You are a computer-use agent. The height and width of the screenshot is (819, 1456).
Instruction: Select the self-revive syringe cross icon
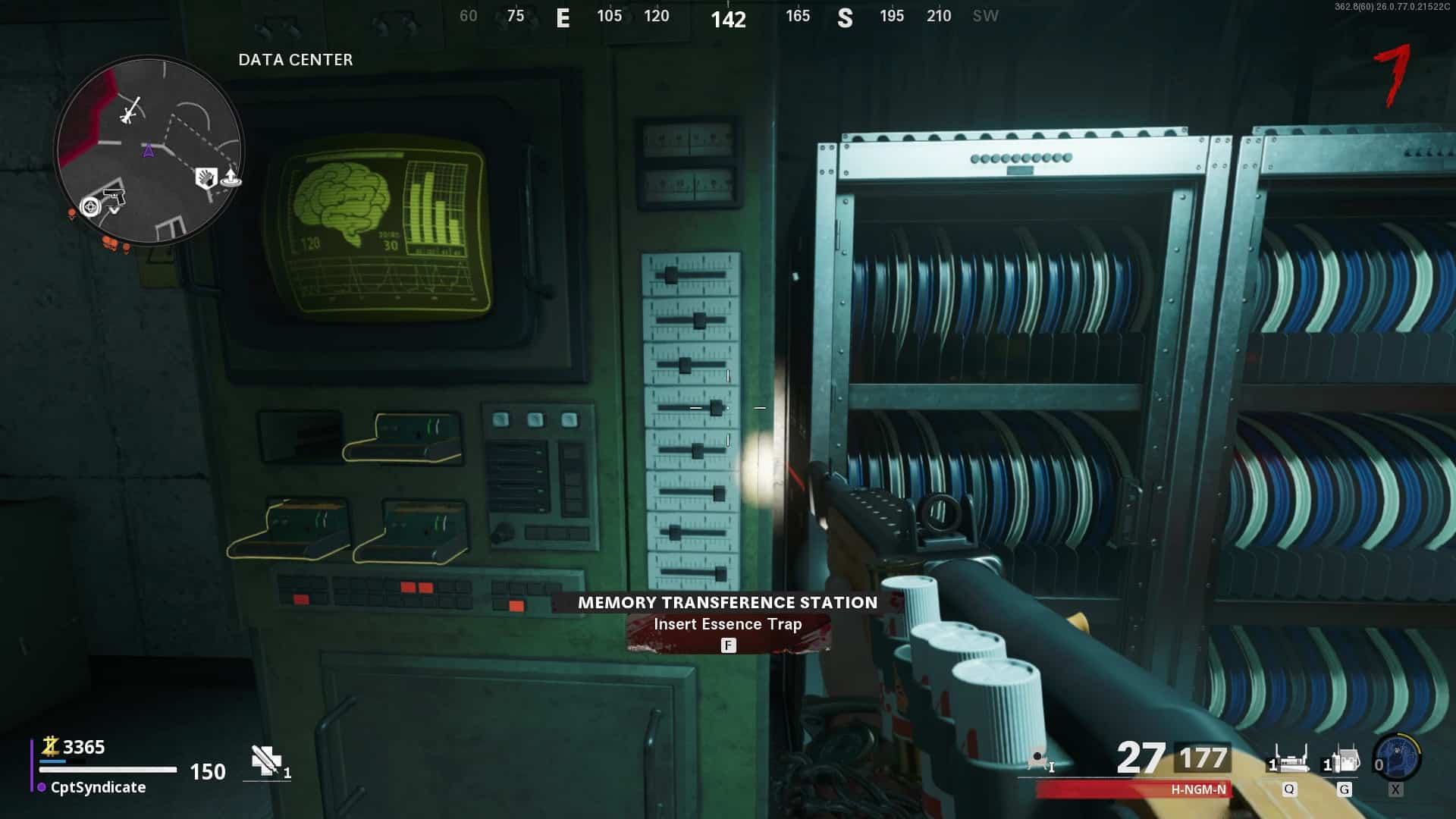pyautogui.click(x=266, y=761)
